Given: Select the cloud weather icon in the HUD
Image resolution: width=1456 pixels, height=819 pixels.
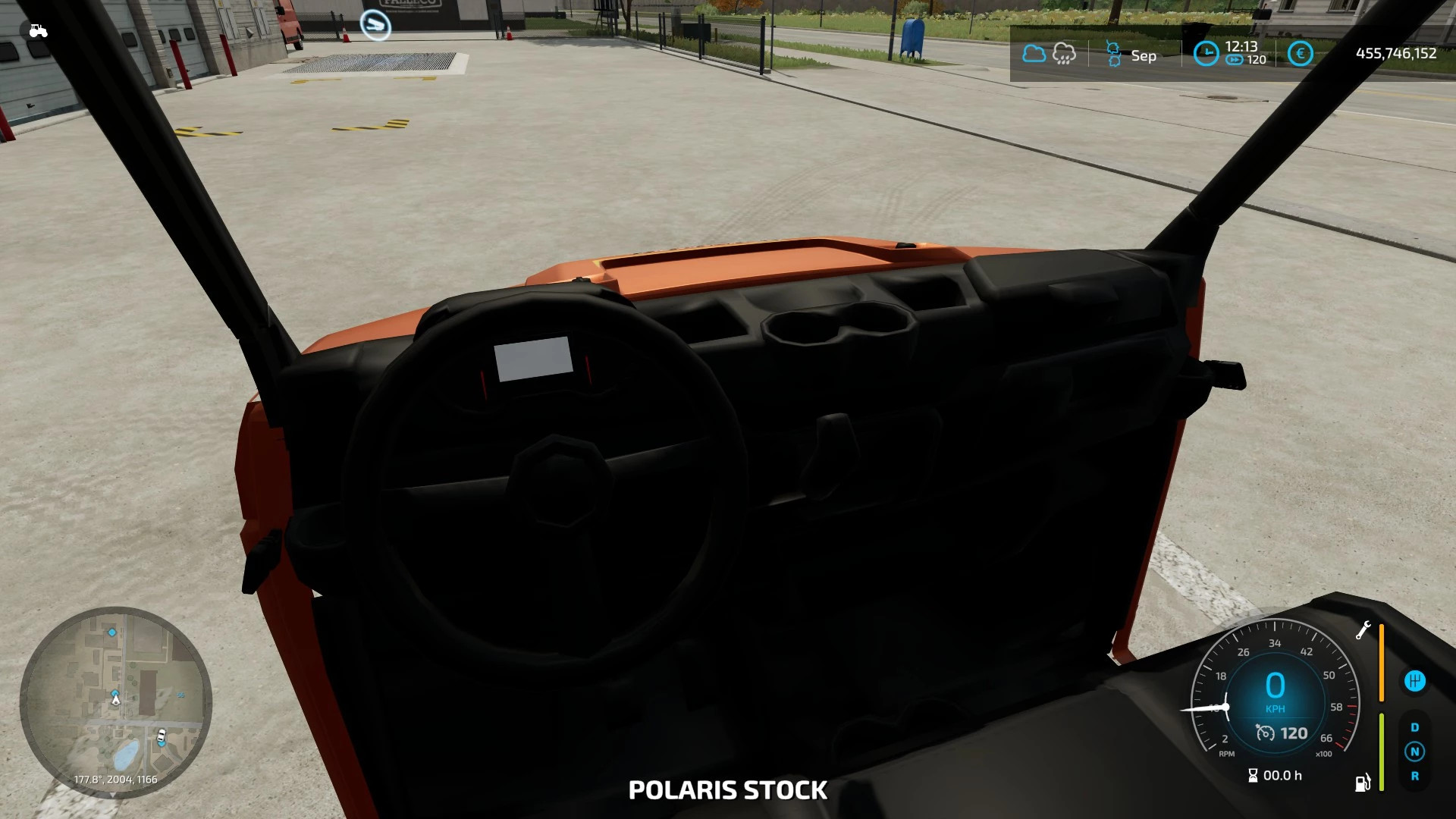Looking at the screenshot, I should coord(1034,53).
